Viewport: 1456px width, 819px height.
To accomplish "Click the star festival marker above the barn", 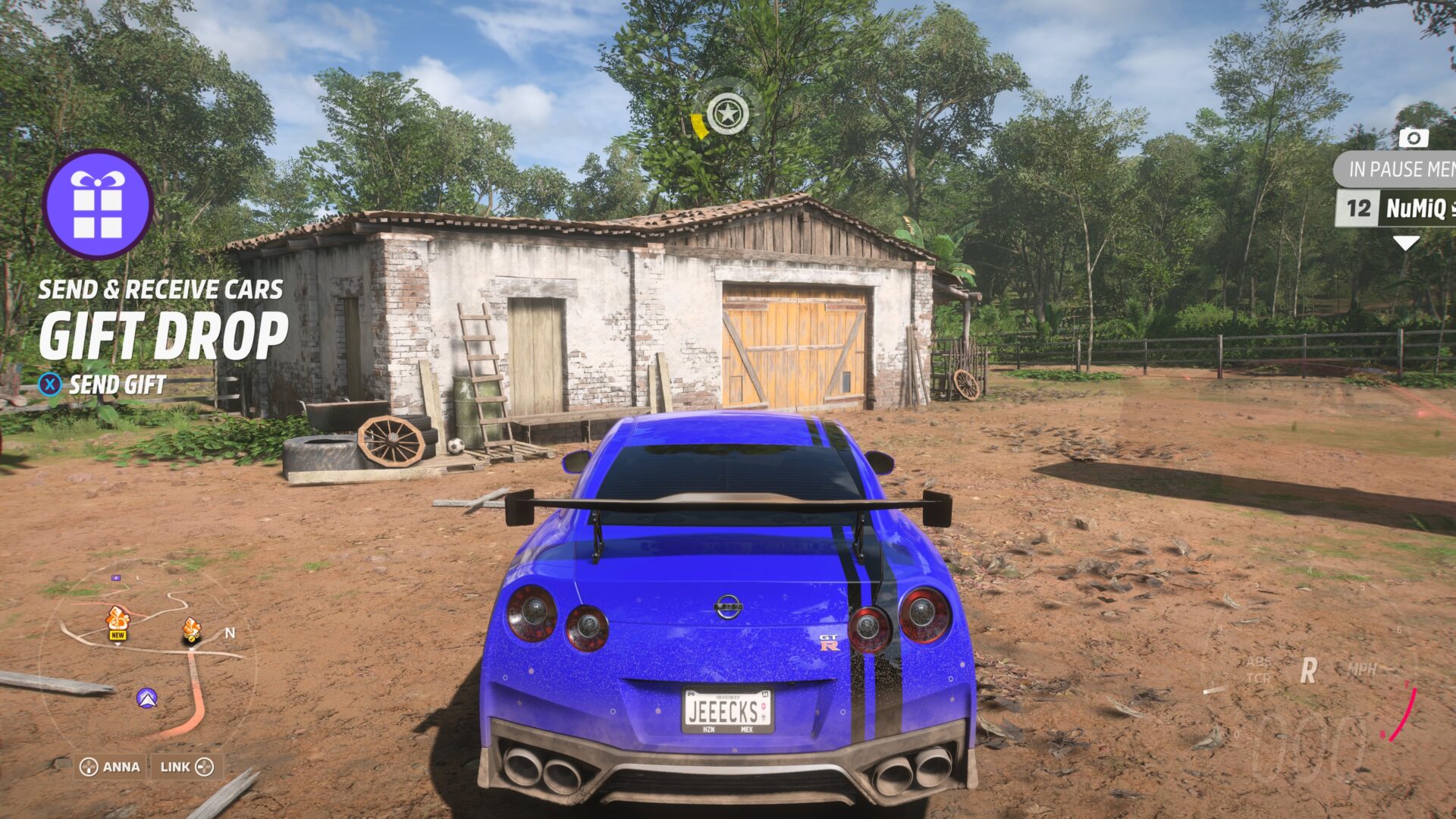I will (727, 112).
